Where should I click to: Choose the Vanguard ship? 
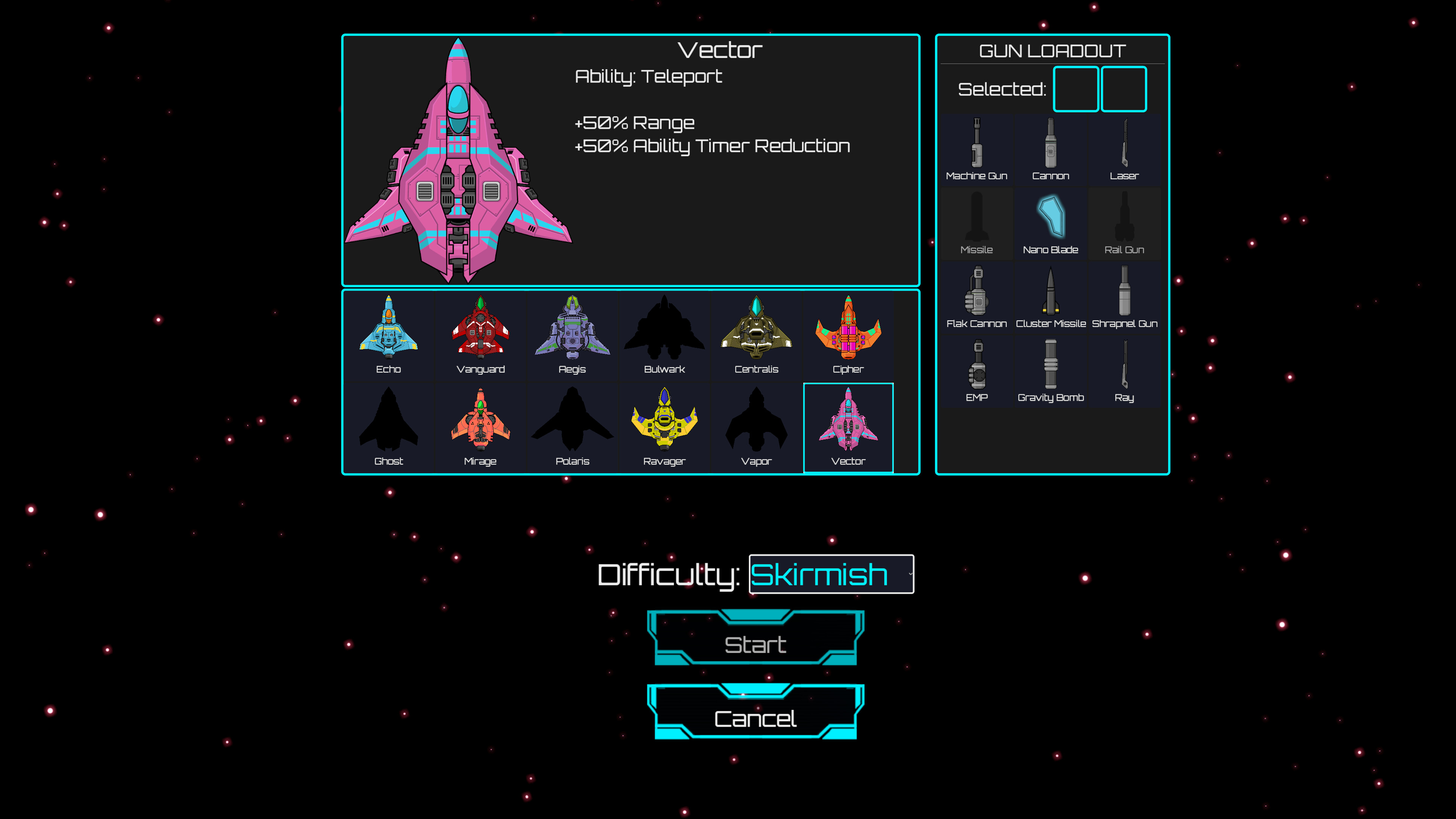coord(480,334)
